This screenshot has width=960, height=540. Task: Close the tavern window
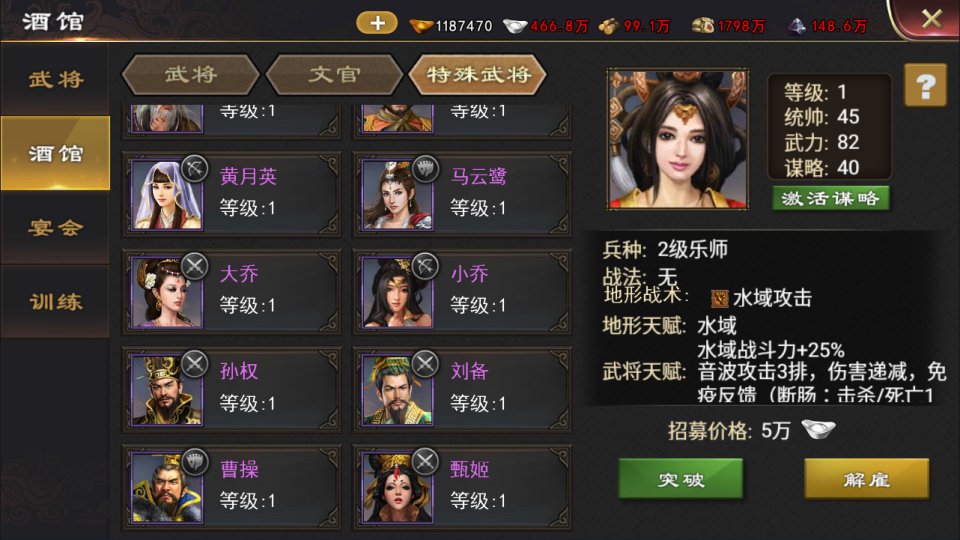tap(930, 19)
